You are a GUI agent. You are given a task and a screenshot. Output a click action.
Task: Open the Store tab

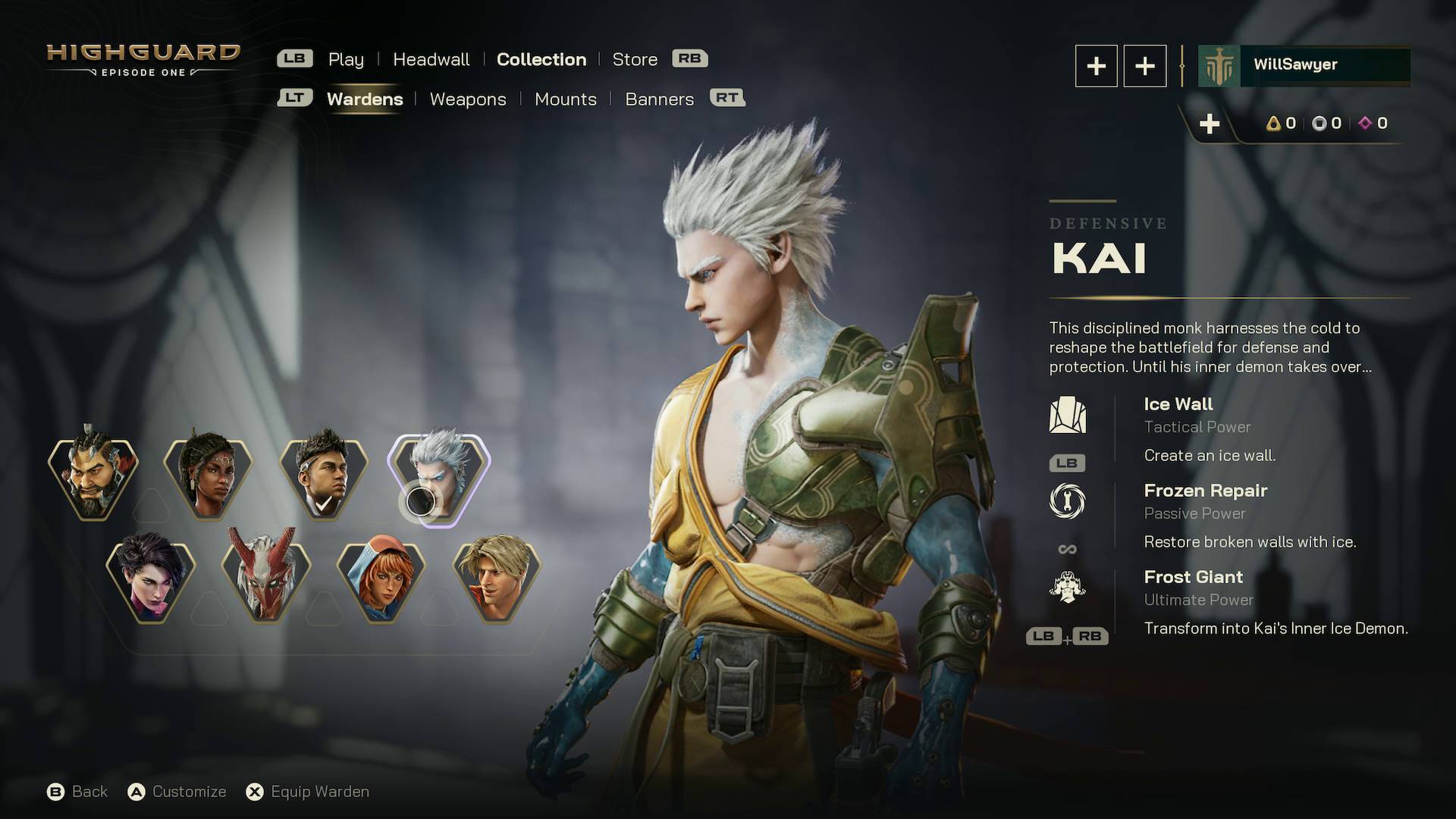[x=635, y=59]
